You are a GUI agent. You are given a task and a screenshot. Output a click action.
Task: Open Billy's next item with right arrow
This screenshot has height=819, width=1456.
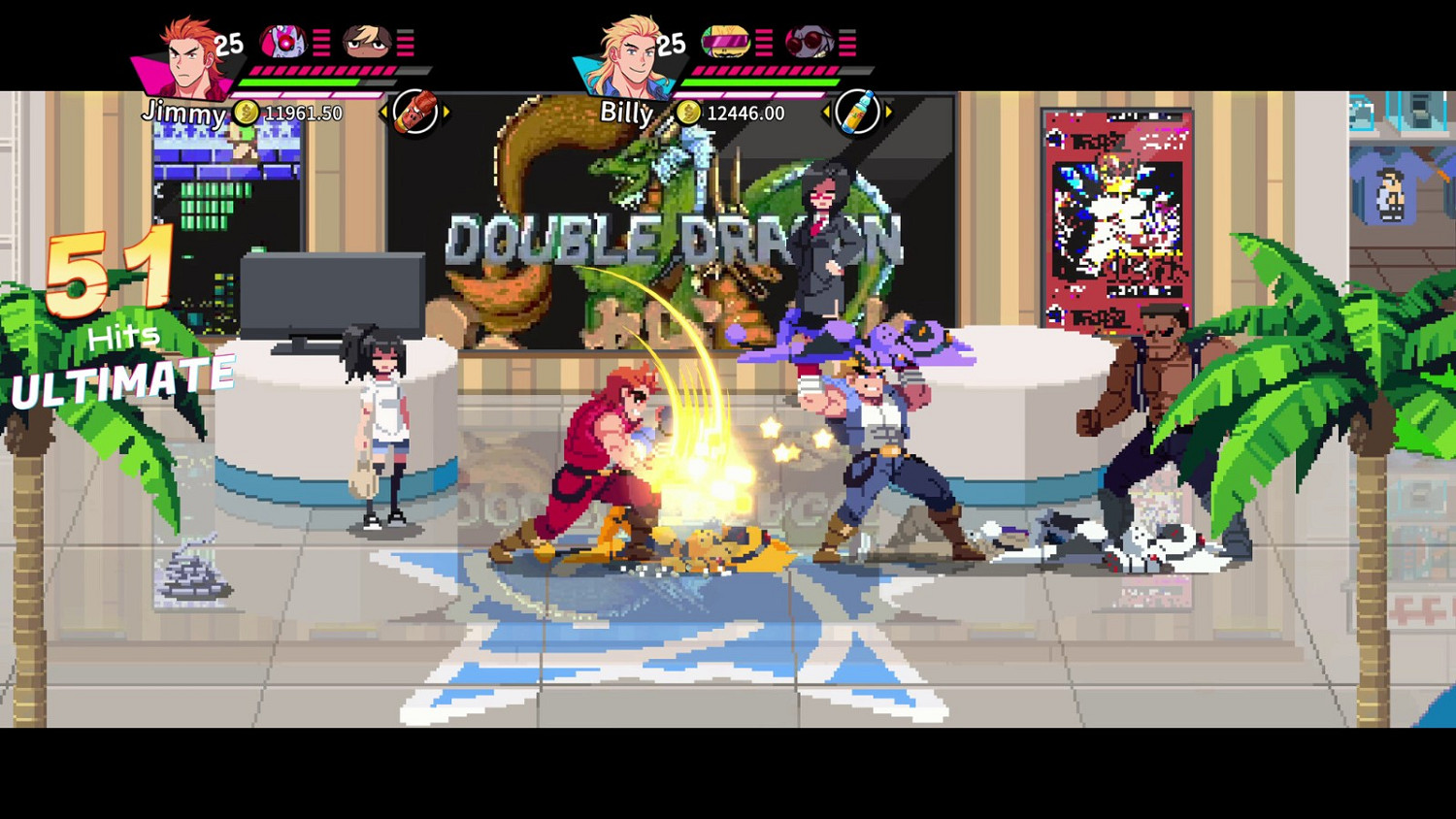pos(886,110)
